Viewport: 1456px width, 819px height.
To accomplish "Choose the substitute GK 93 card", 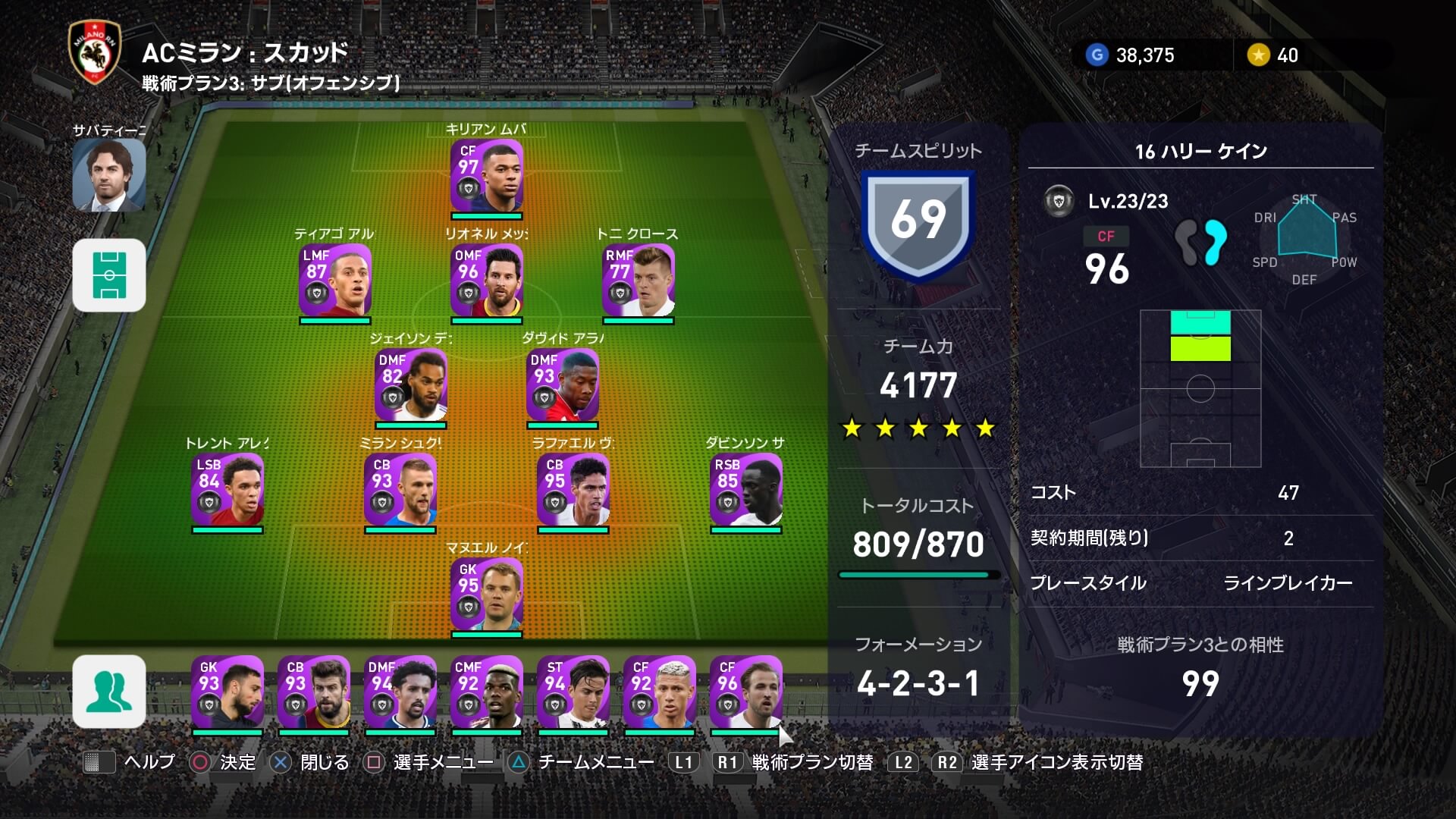I will click(x=227, y=692).
